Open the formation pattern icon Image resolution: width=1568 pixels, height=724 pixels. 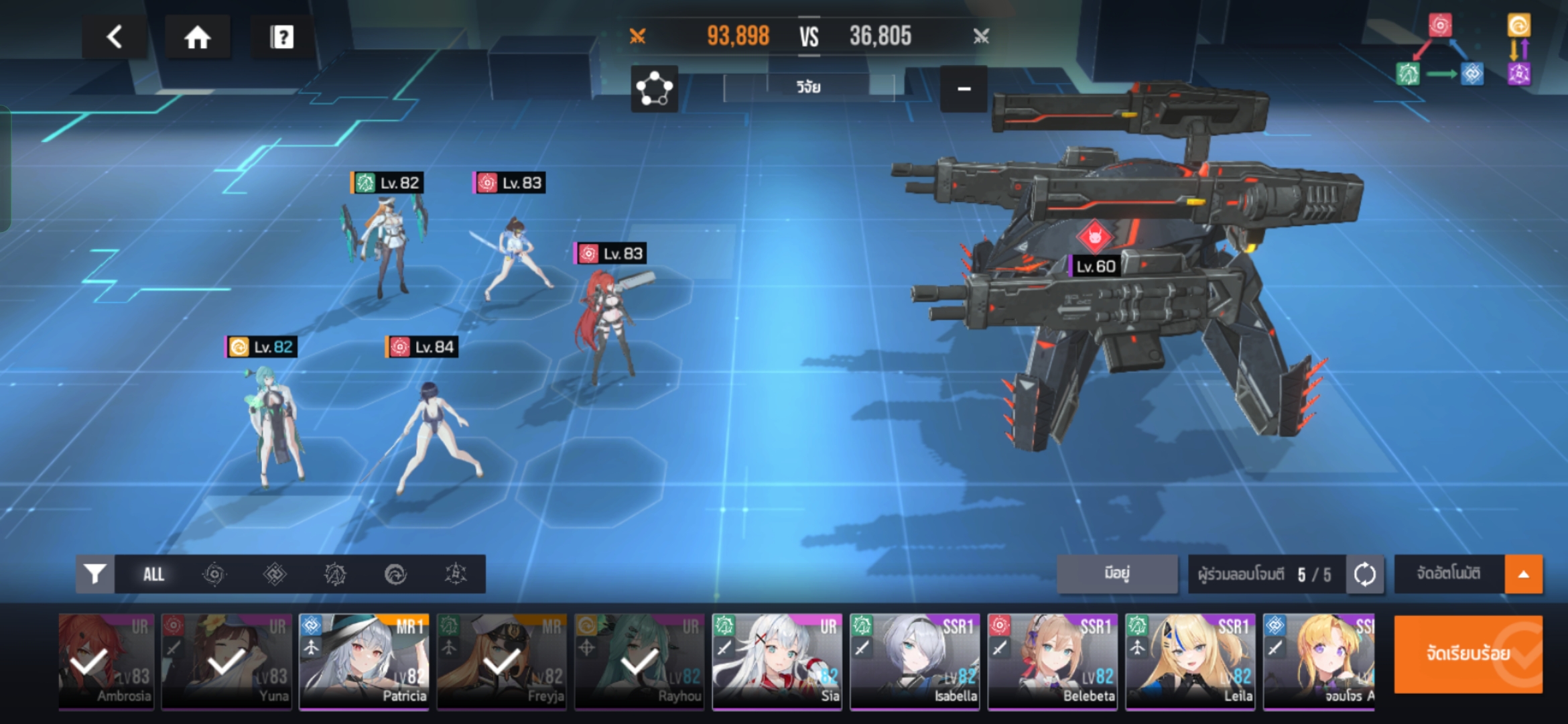coord(654,88)
